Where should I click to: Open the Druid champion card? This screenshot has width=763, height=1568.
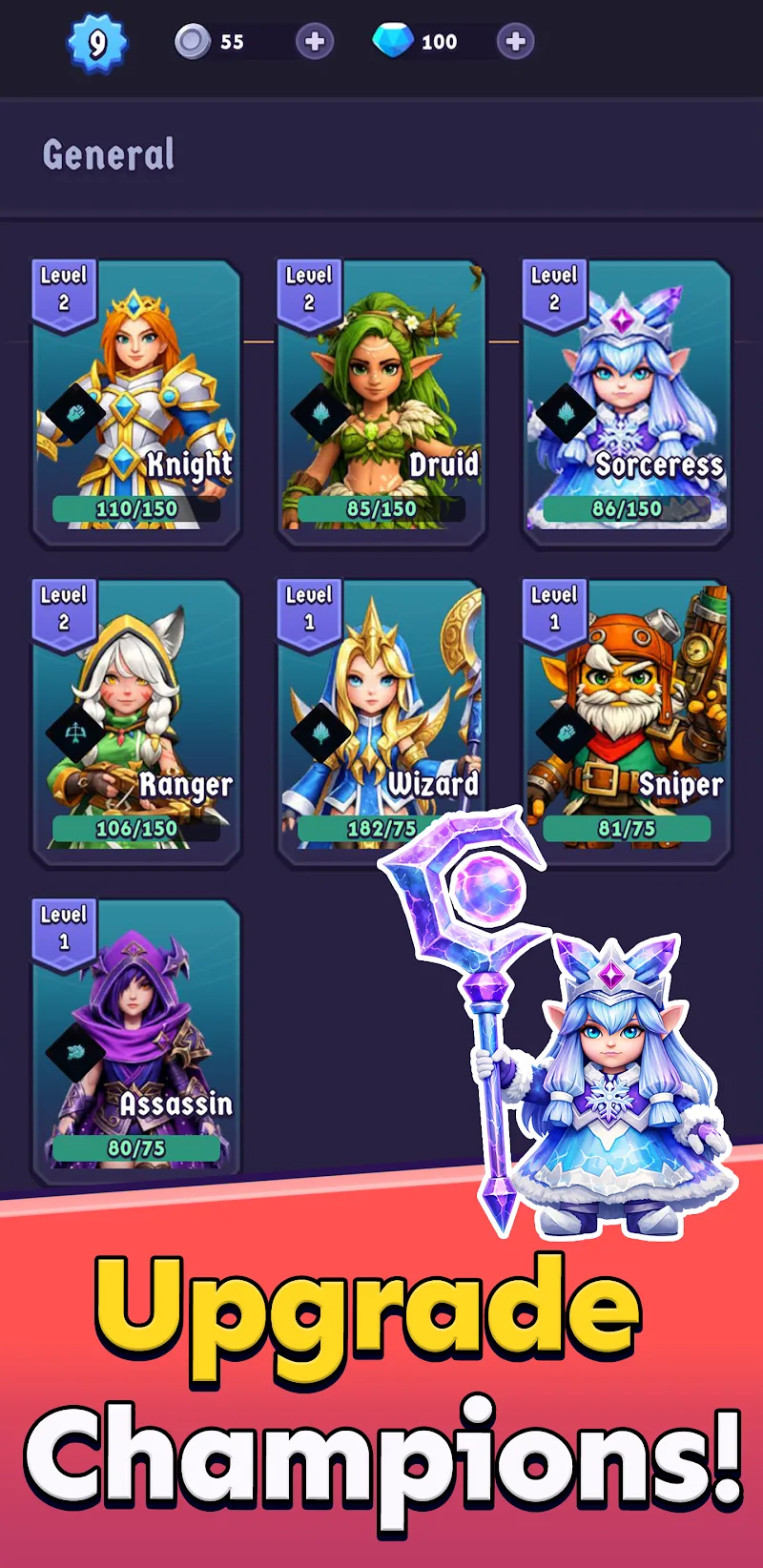381,402
